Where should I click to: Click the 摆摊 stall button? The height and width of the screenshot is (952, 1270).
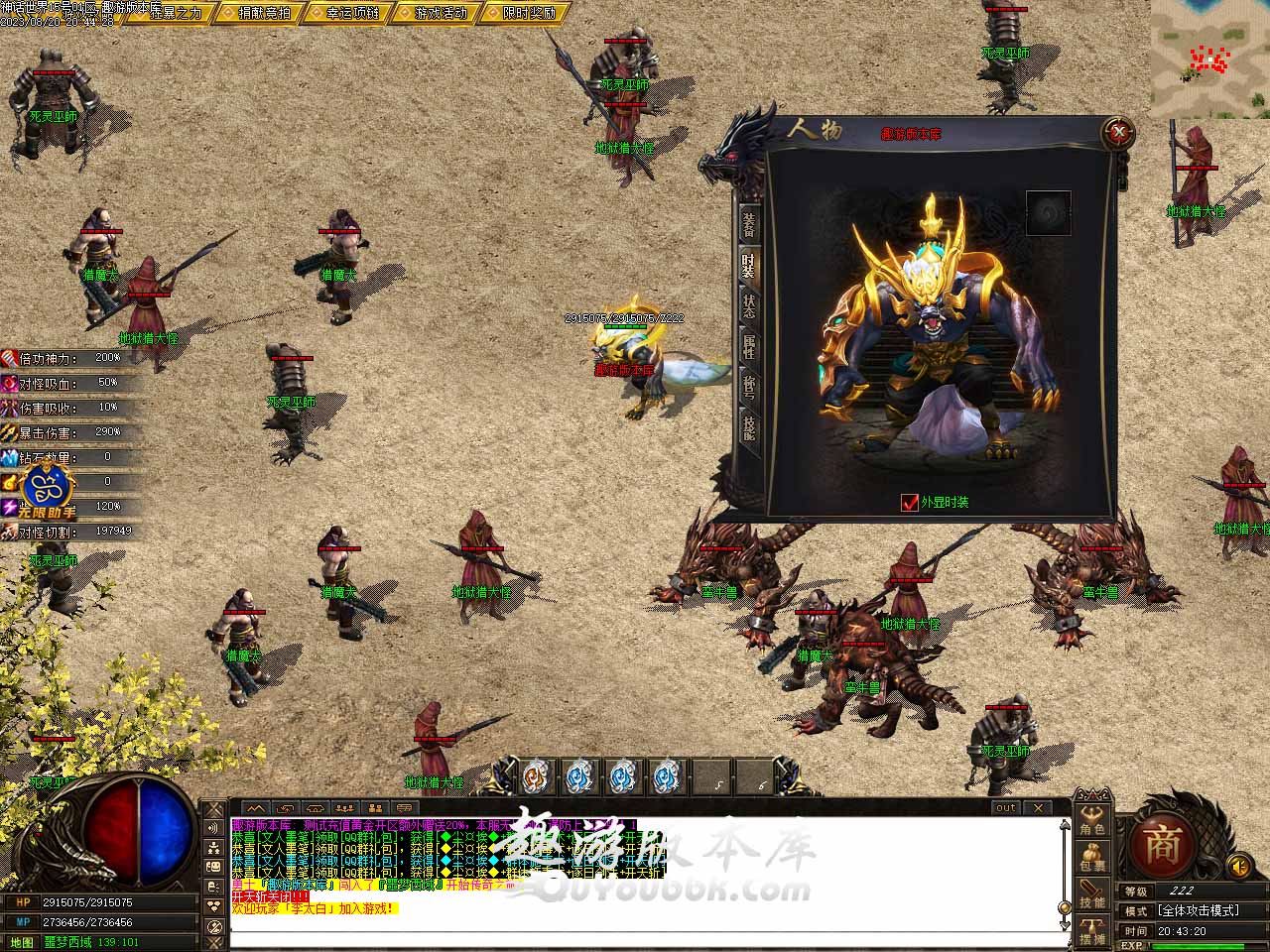[x=1092, y=931]
